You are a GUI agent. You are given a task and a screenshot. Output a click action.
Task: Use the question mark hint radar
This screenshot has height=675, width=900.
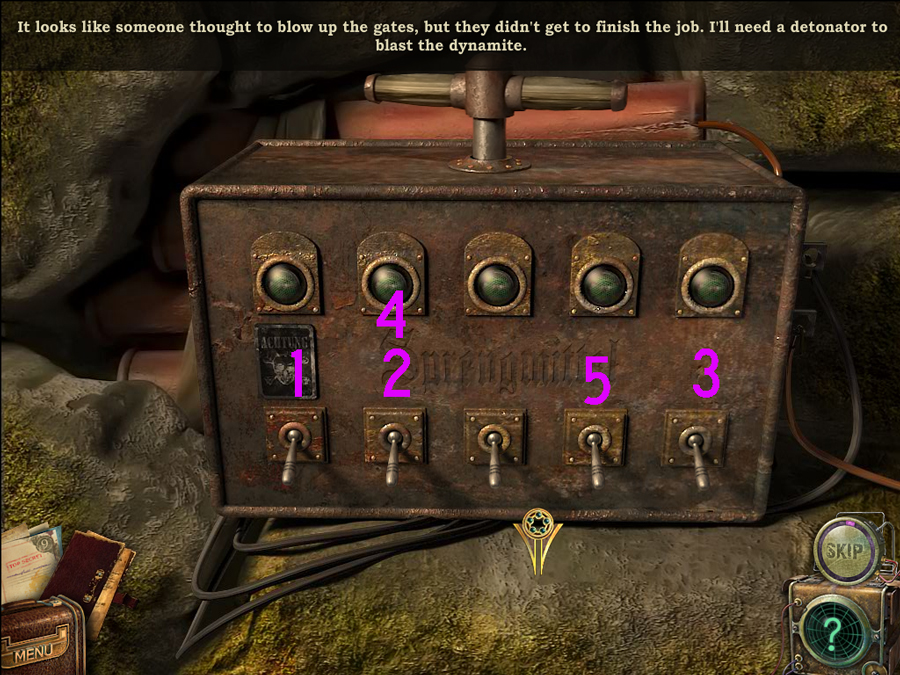coord(833,631)
